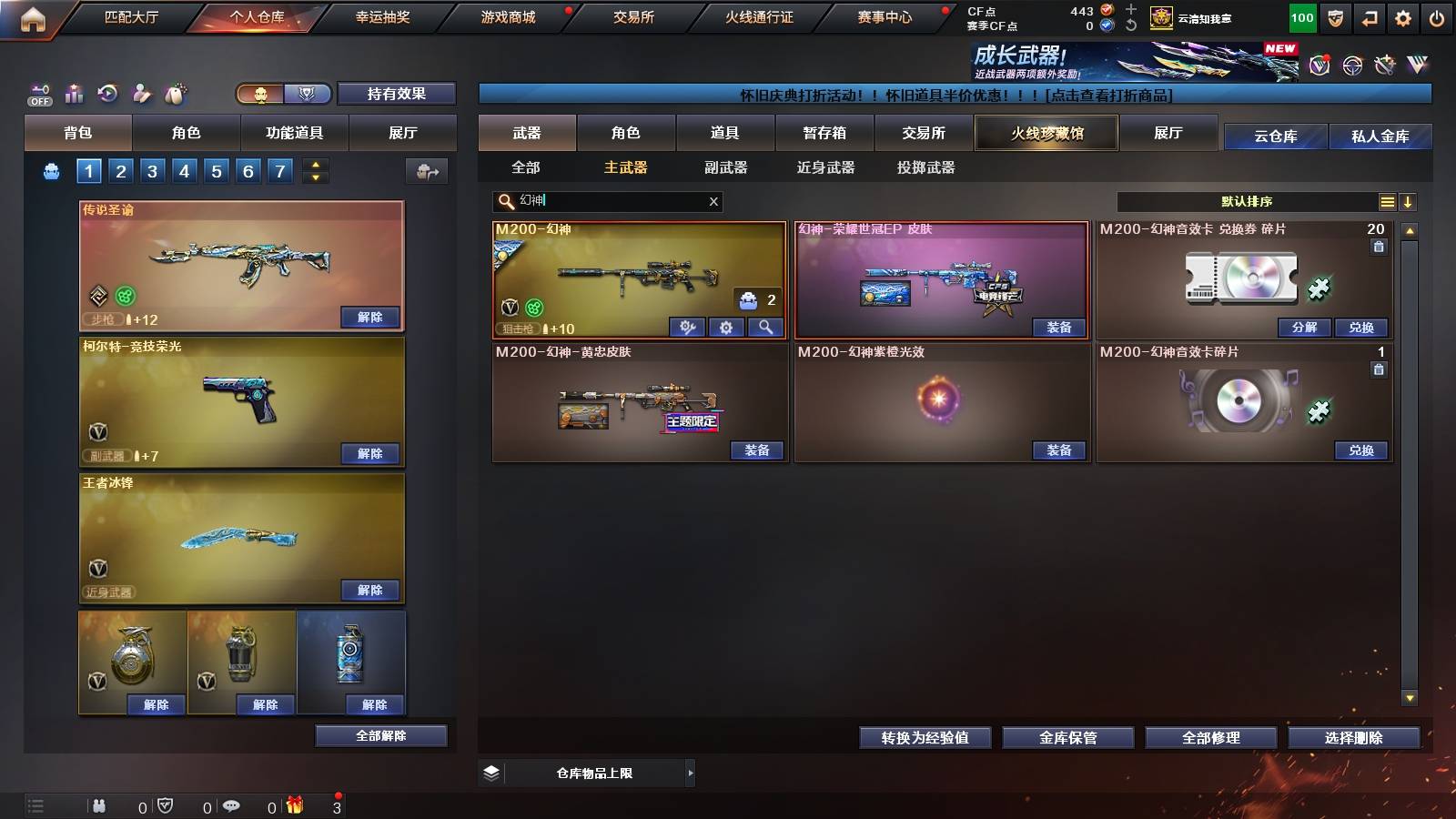
Task: Open the 默认排序 sorting dropdown
Action: coord(1247,202)
